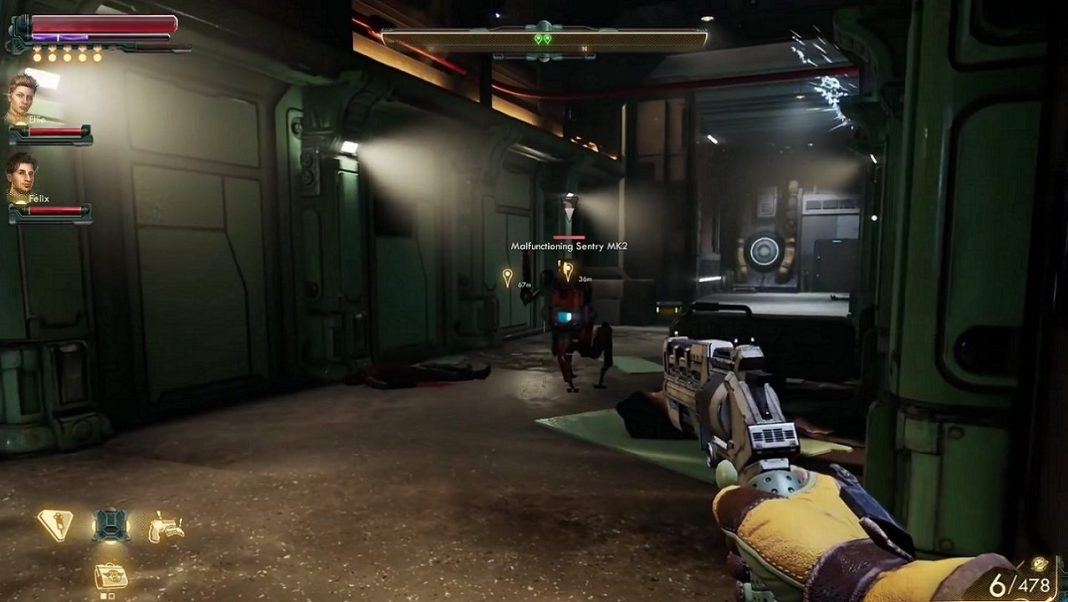Activate the triangular companion ability icon
The height and width of the screenshot is (602, 1068).
(55, 523)
